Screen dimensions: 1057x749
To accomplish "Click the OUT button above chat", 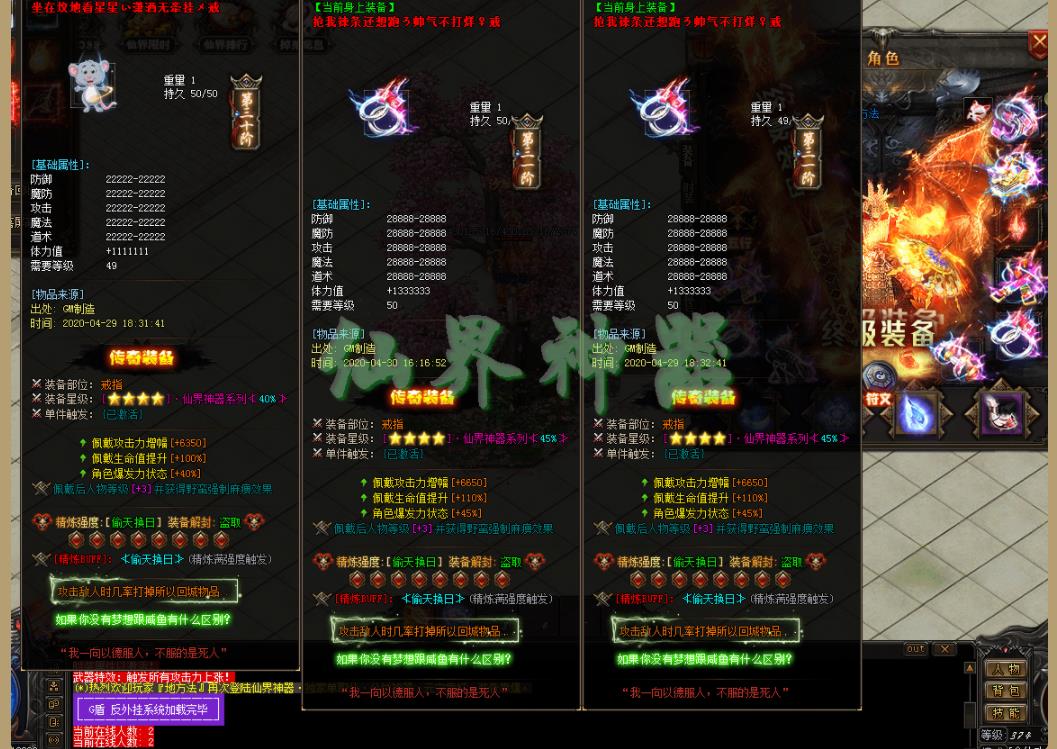I will [915, 650].
